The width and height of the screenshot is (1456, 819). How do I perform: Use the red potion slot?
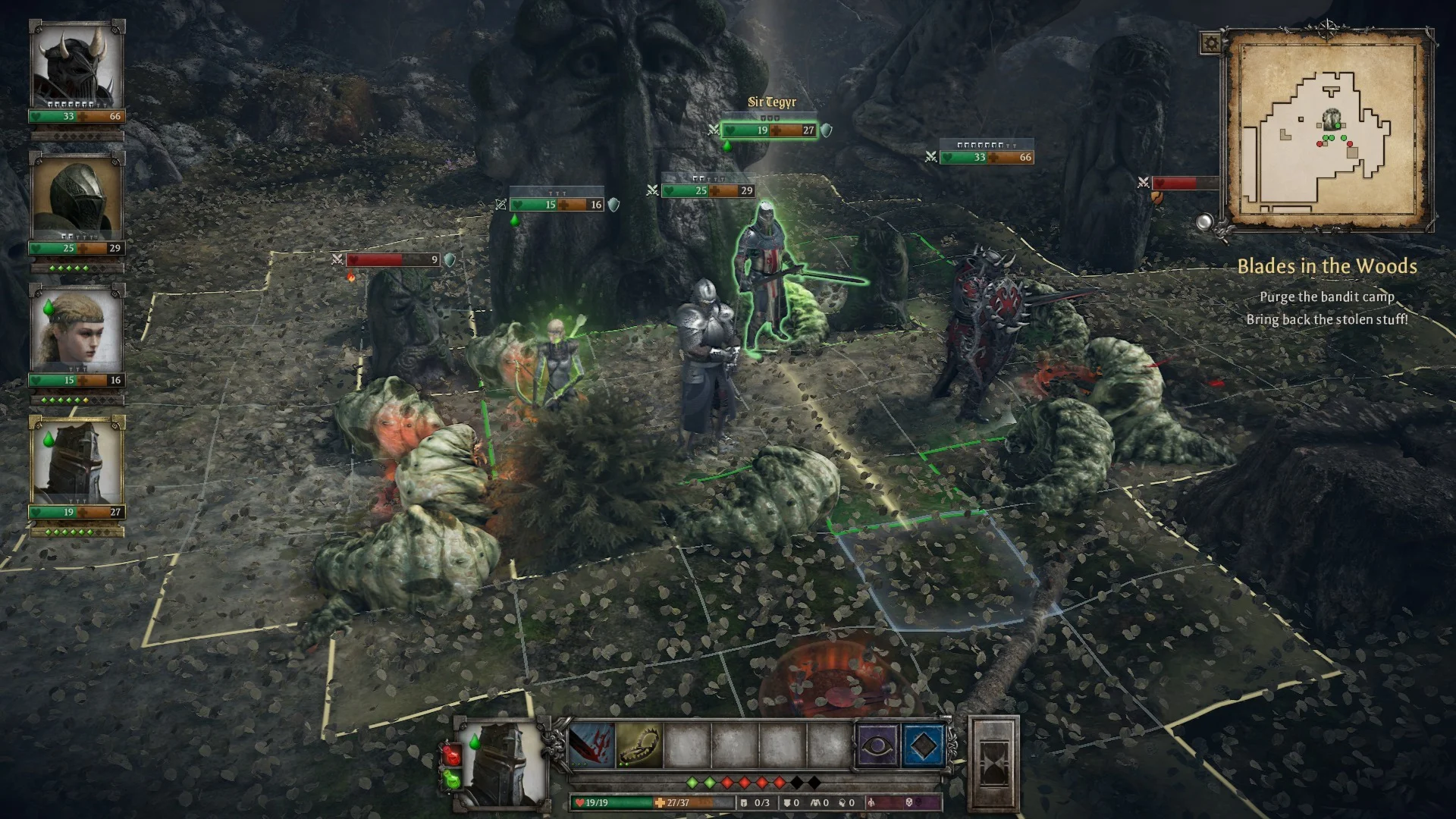(452, 755)
